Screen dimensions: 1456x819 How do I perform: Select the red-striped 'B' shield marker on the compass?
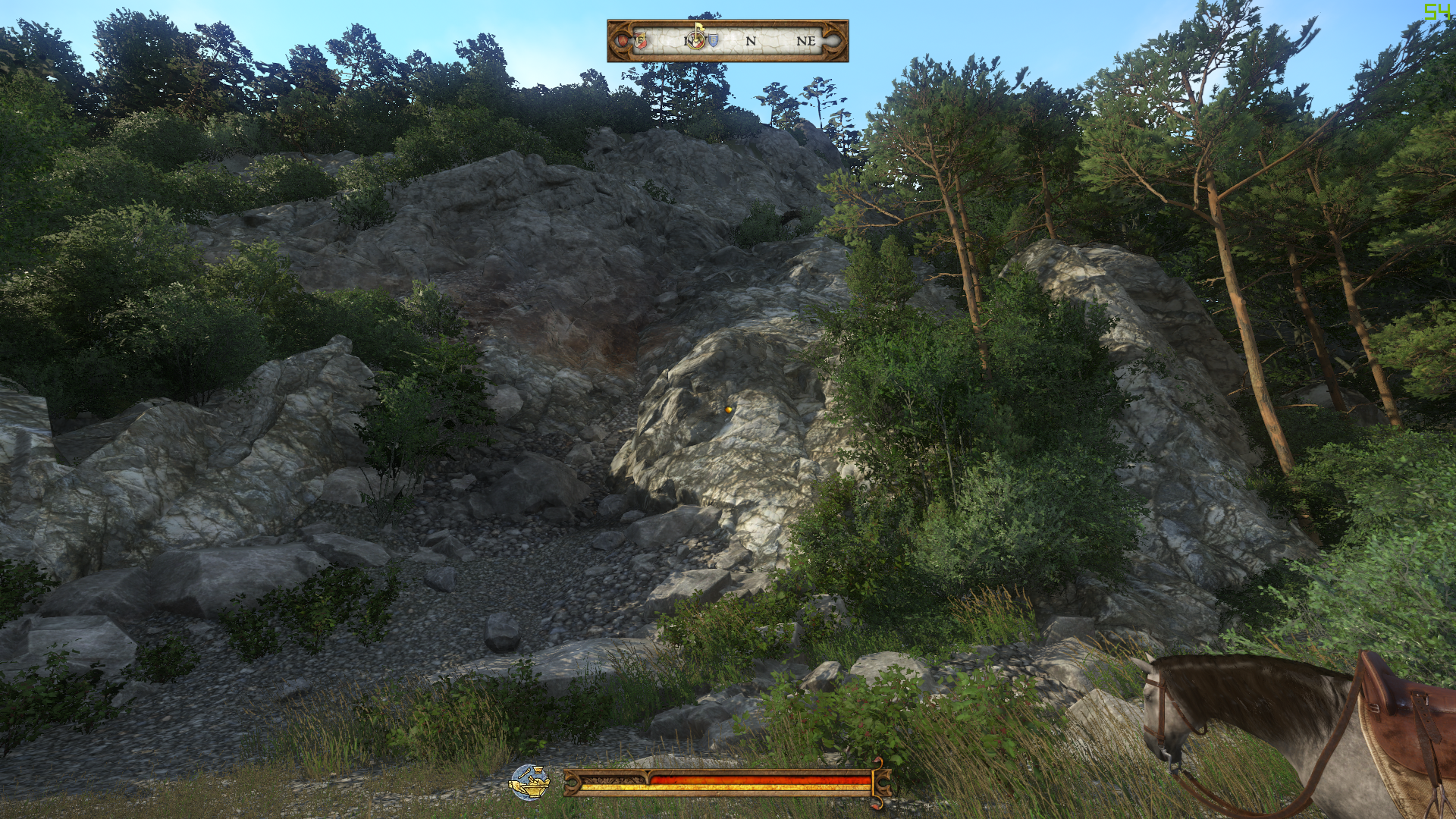pyautogui.click(x=640, y=42)
